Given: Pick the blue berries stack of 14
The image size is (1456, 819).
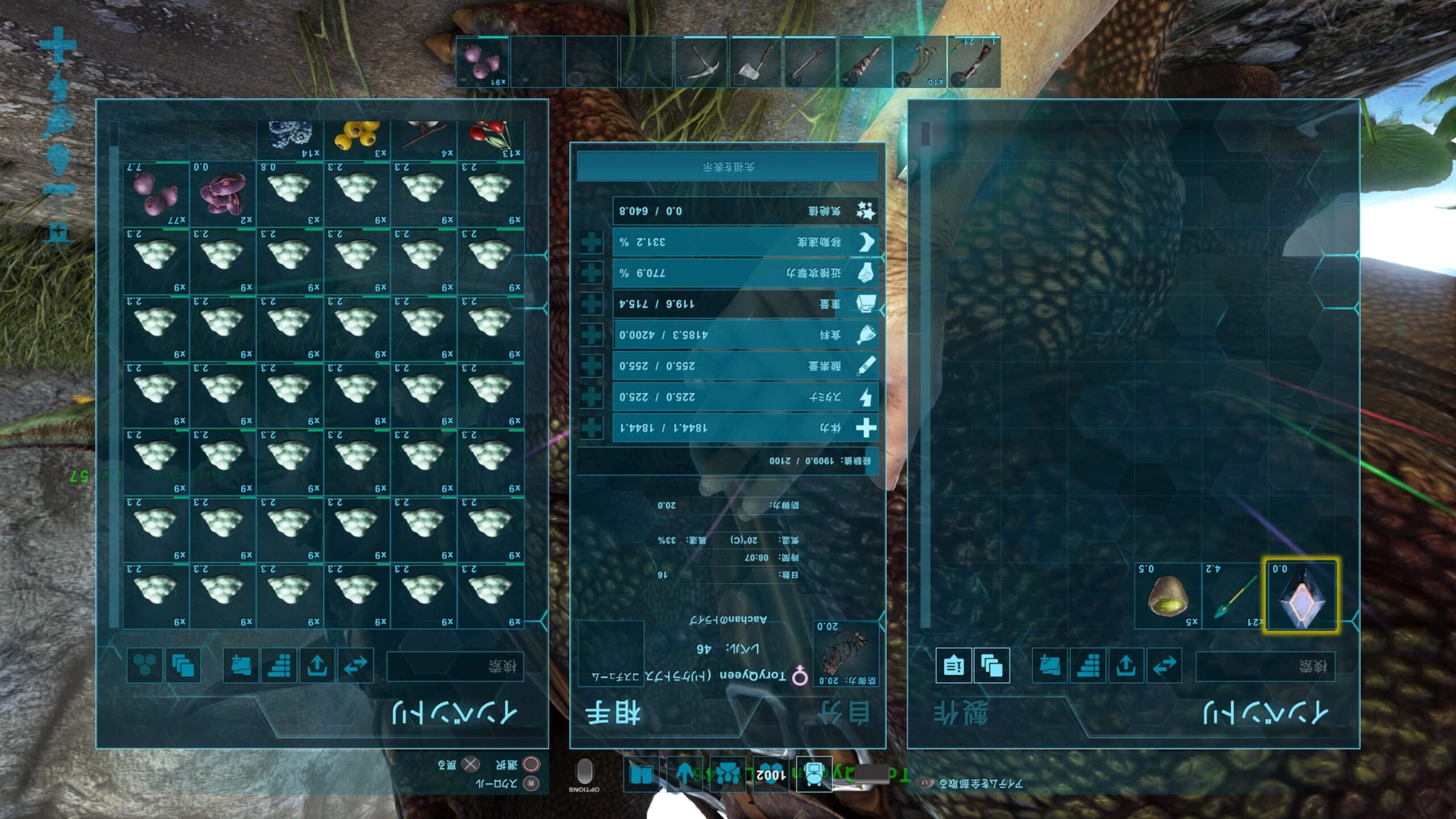Looking at the screenshot, I should (290, 139).
